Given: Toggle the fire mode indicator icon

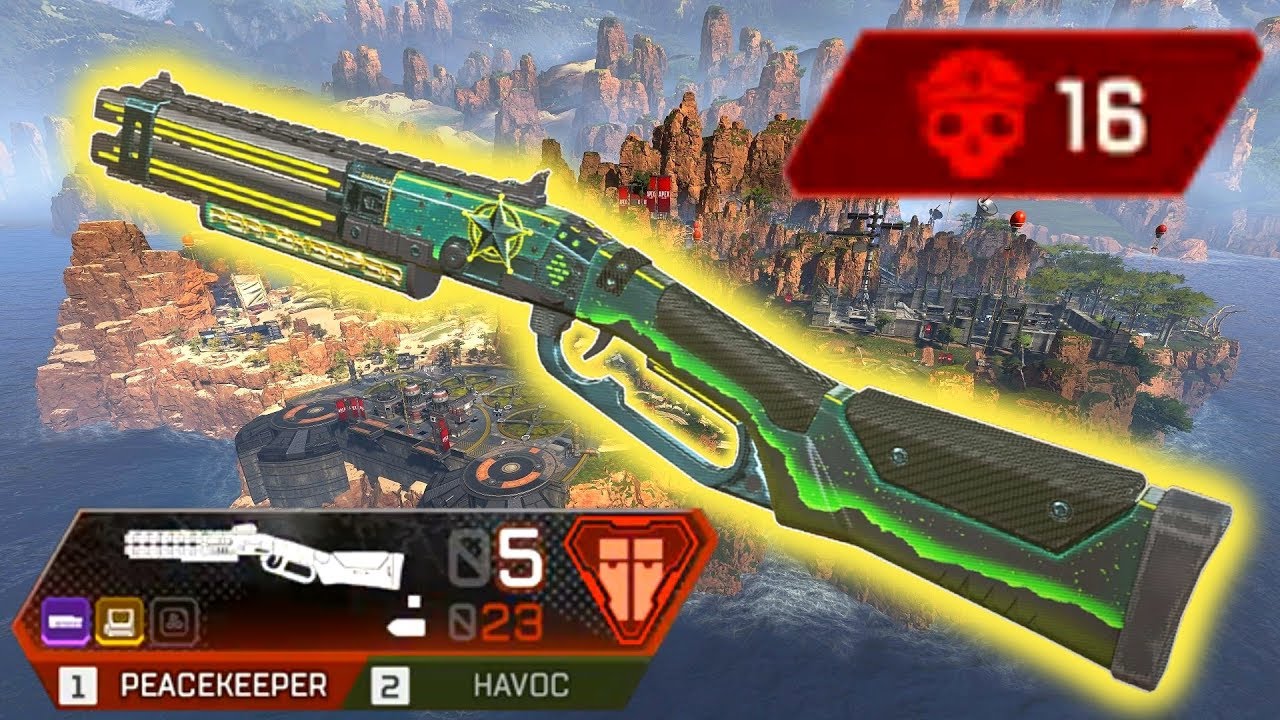Looking at the screenshot, I should pos(404,615).
